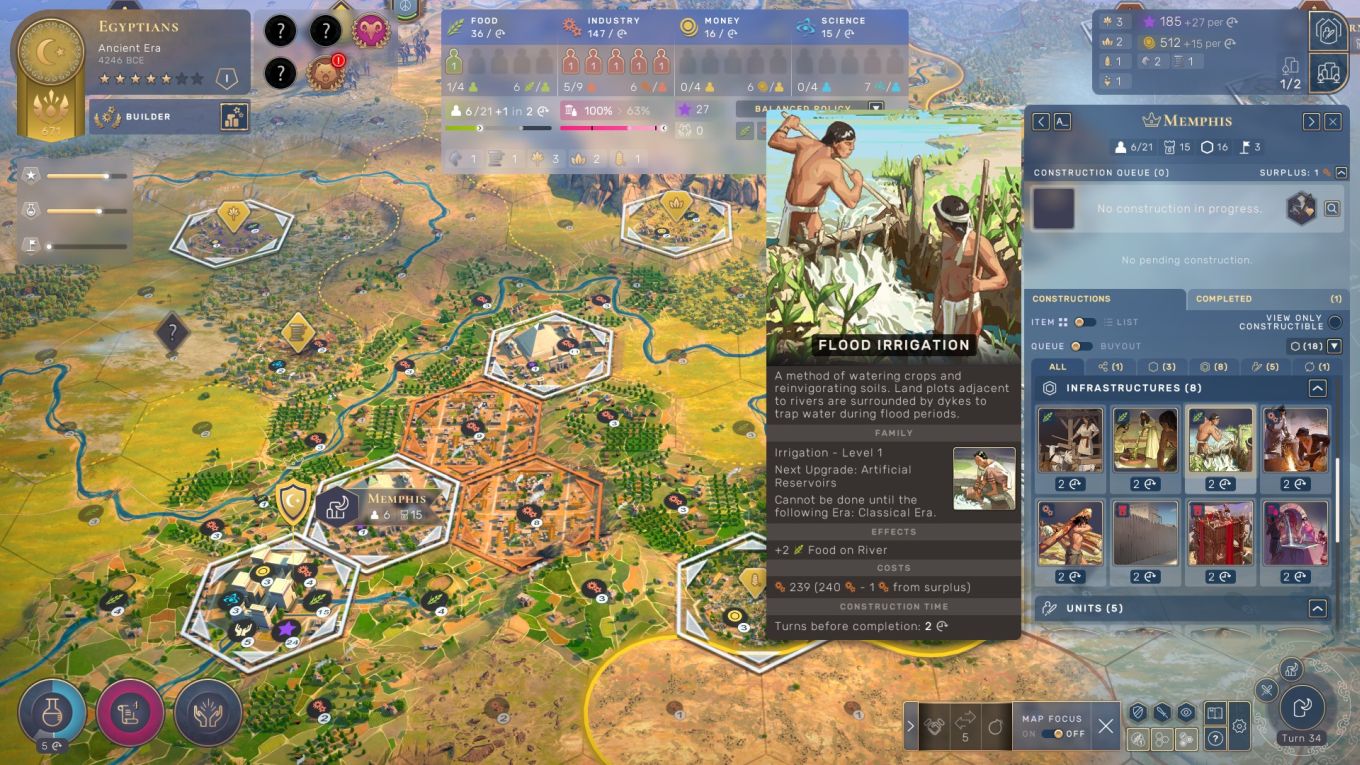Open the construction queue magnifier button
The width and height of the screenshot is (1360, 765).
tap(1332, 209)
